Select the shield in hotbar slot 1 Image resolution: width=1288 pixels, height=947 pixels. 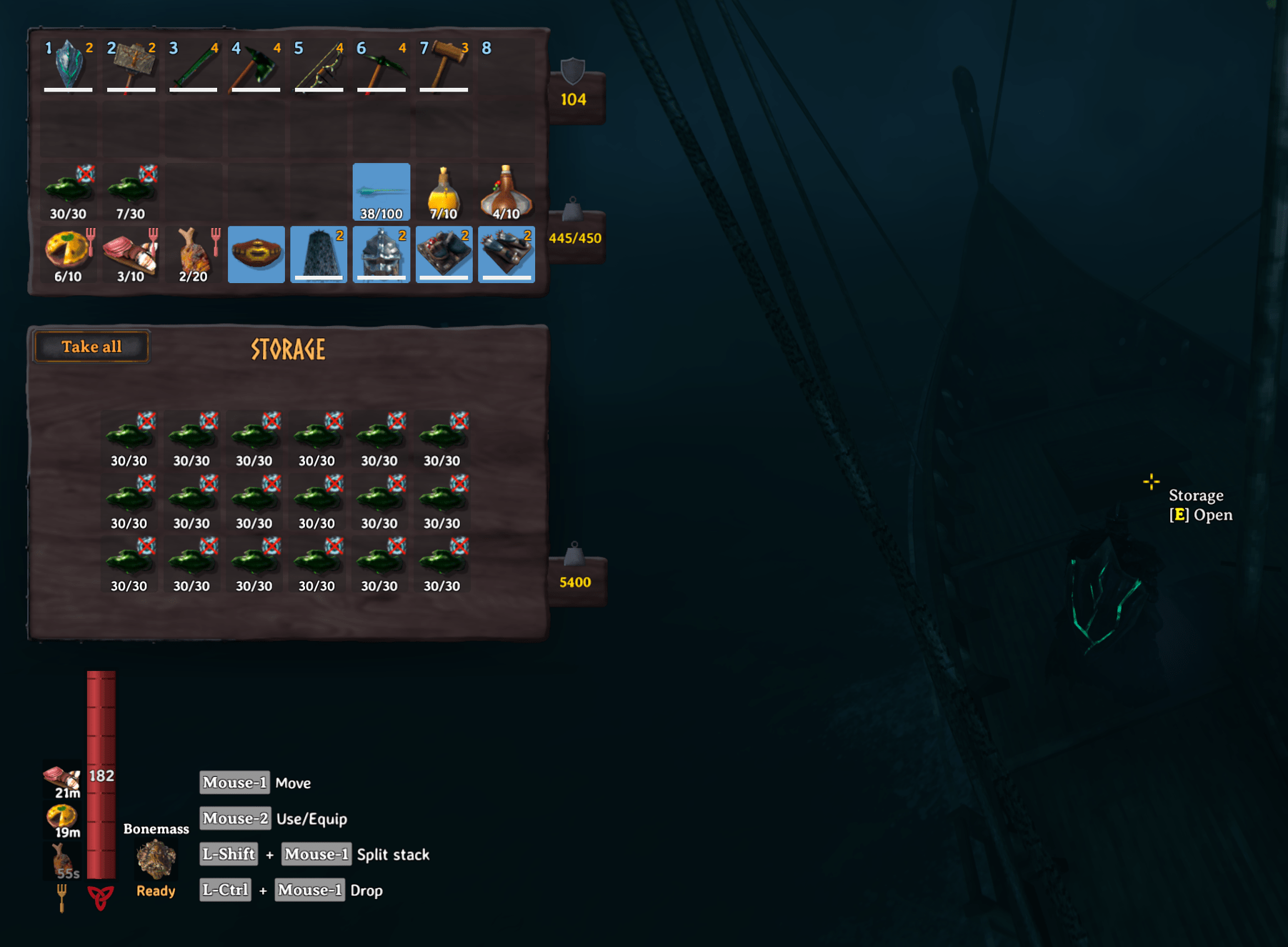pyautogui.click(x=68, y=68)
